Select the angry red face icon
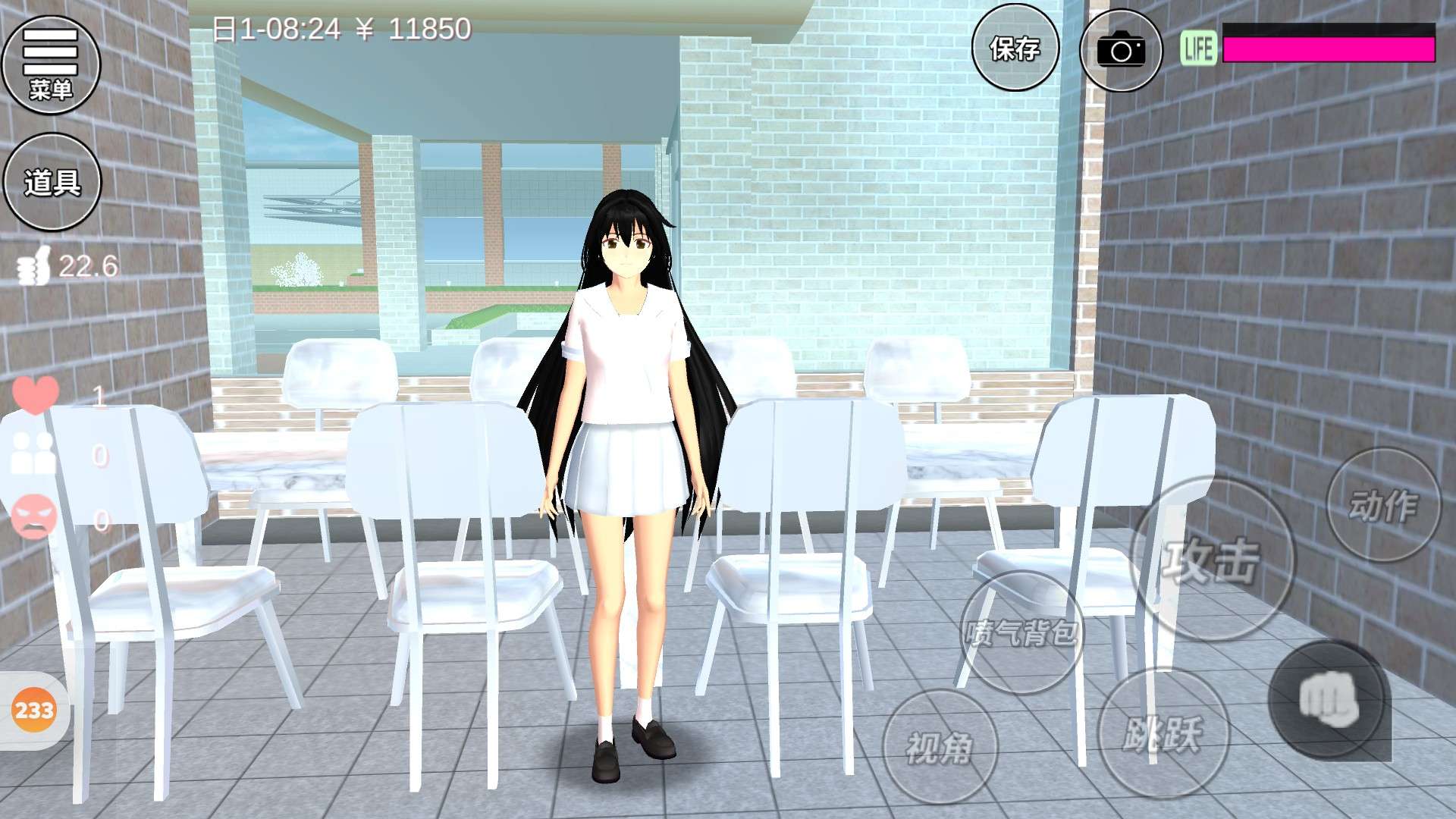Screen dimensions: 1456x819 [34, 517]
